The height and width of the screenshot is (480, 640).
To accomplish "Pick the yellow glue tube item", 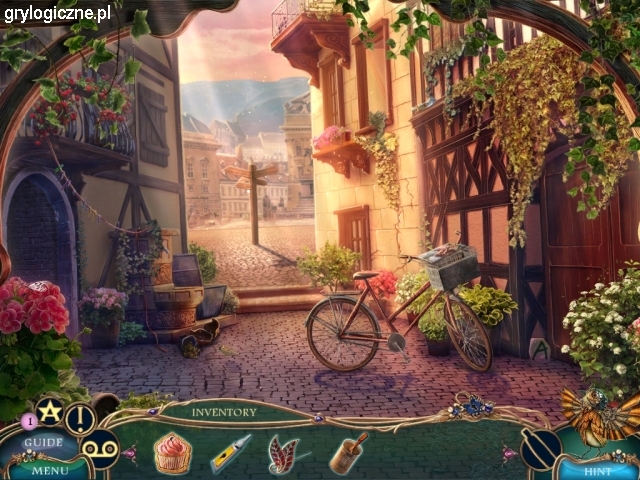I will (x=229, y=453).
